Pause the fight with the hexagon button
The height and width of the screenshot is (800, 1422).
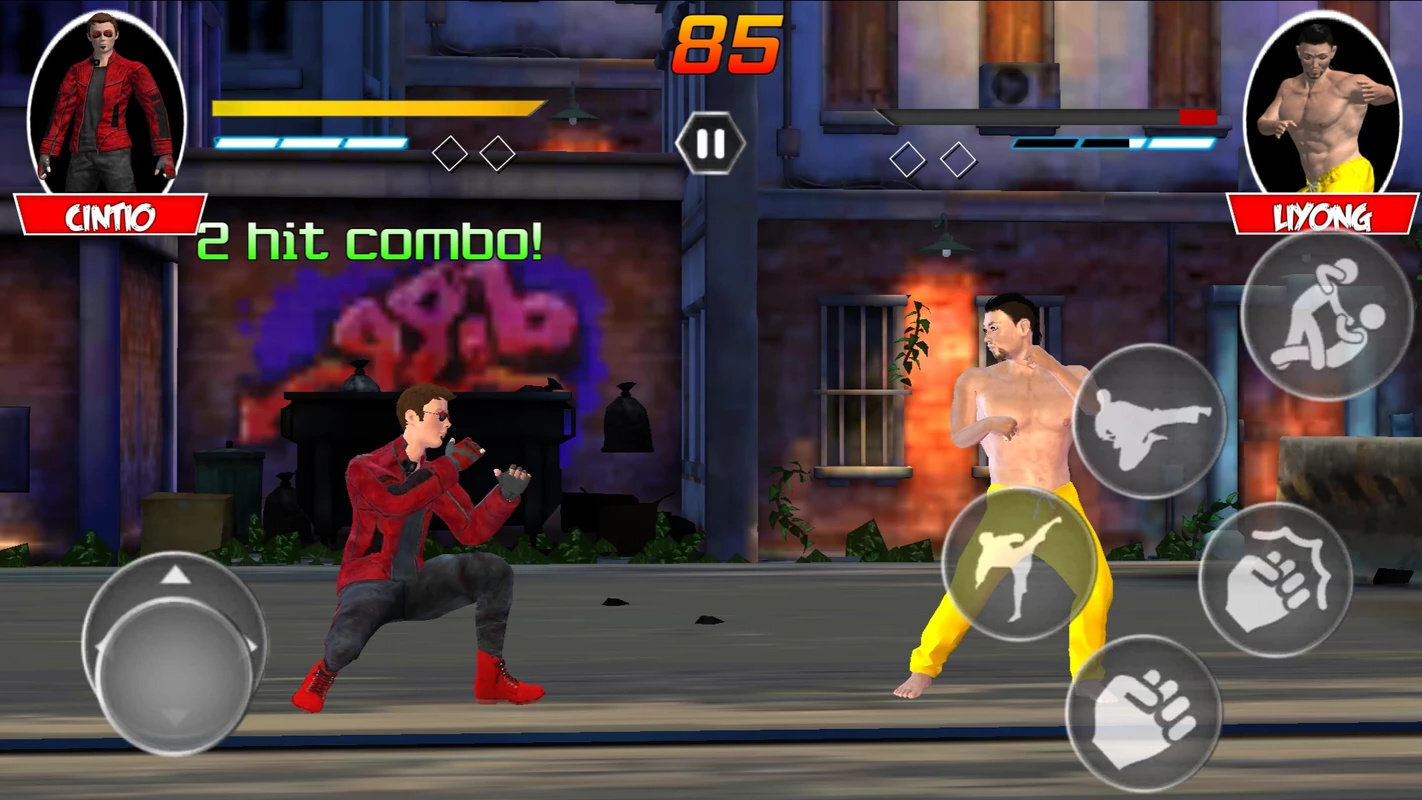710,145
